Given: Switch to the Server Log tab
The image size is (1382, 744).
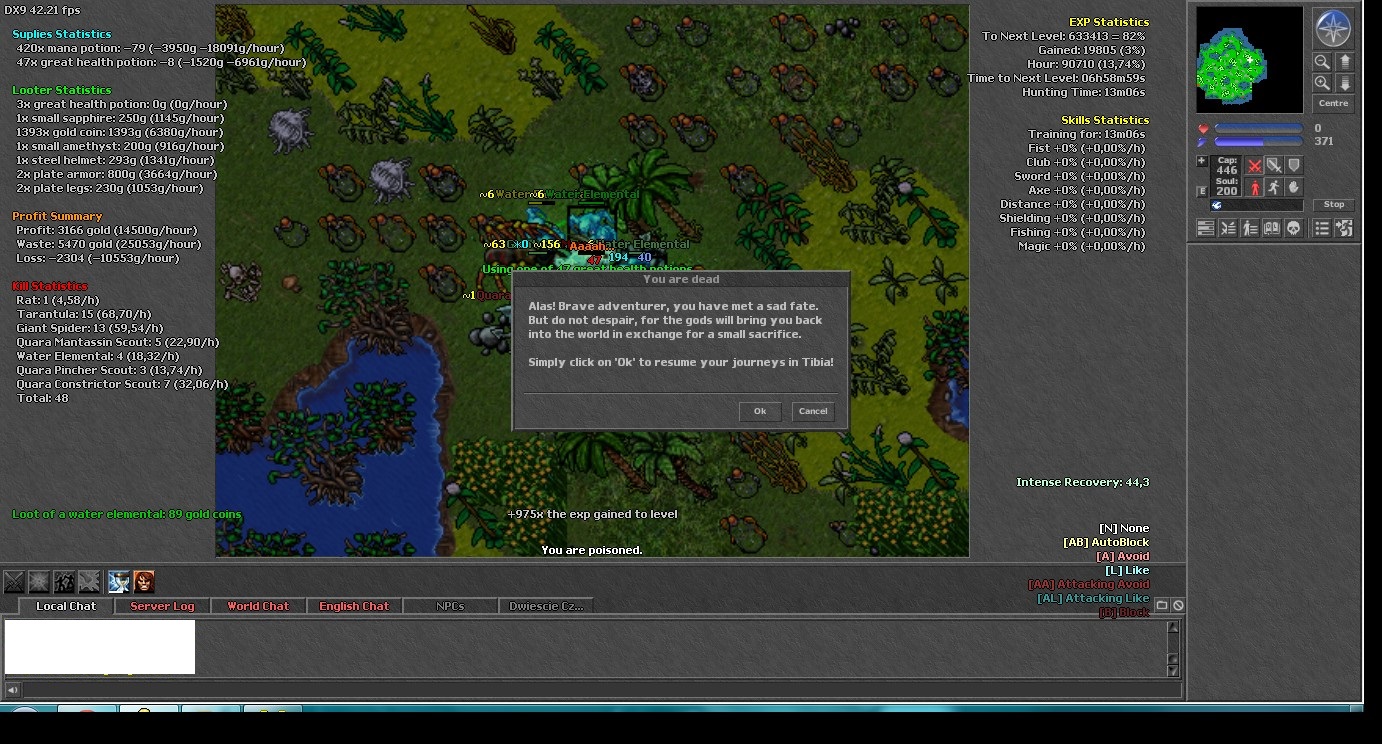Looking at the screenshot, I should (162, 606).
